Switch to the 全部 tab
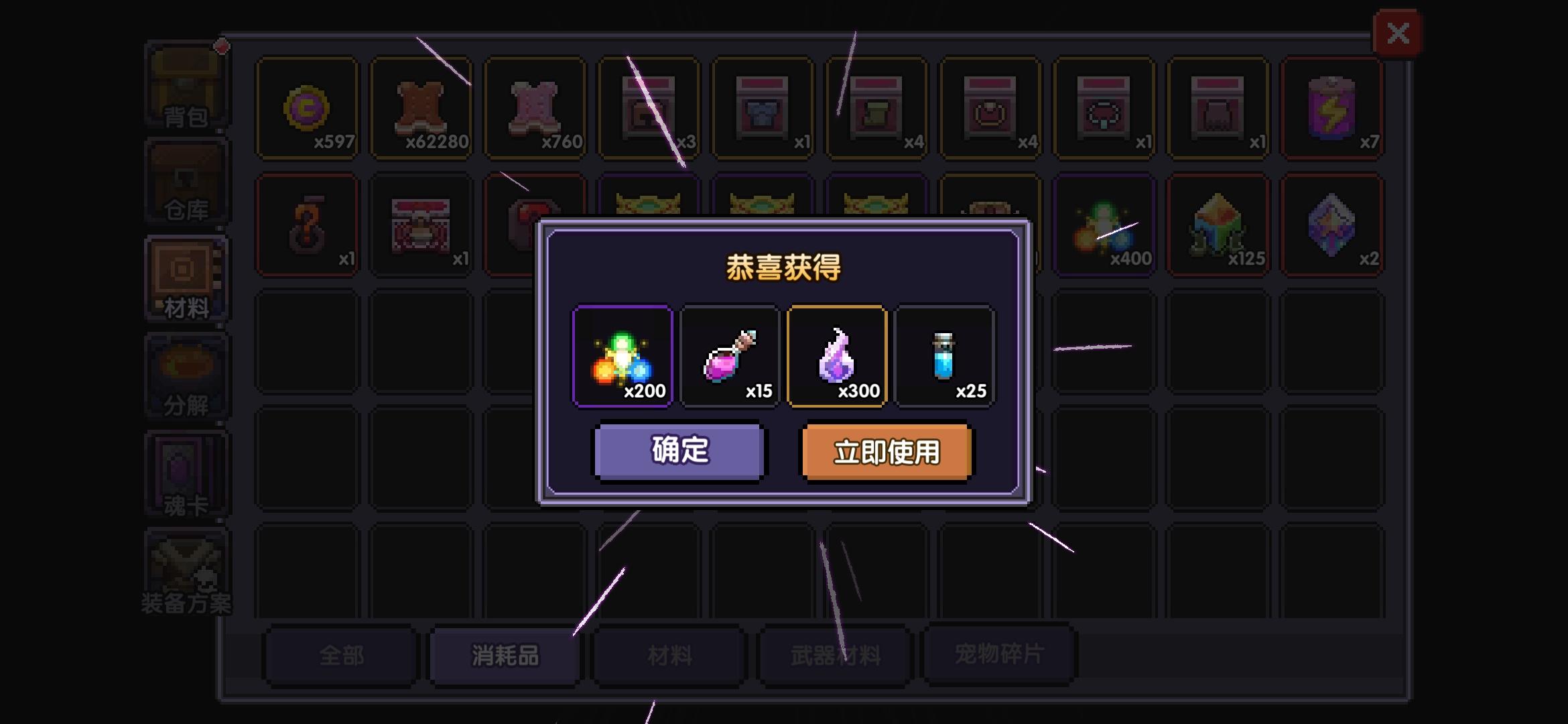Image resolution: width=1568 pixels, height=724 pixels. point(339,655)
